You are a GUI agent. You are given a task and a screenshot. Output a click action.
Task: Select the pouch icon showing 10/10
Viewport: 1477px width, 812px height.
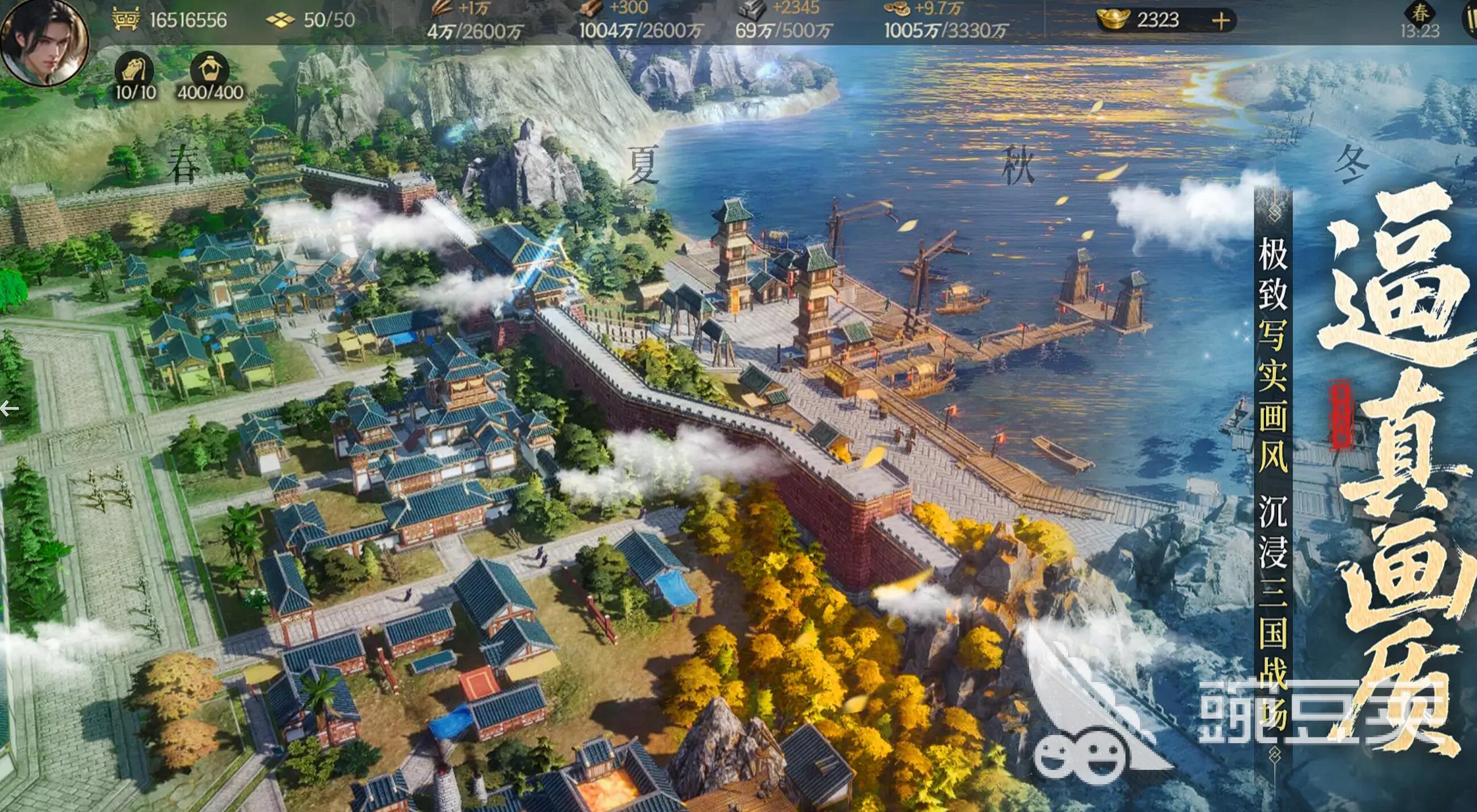pos(135,71)
